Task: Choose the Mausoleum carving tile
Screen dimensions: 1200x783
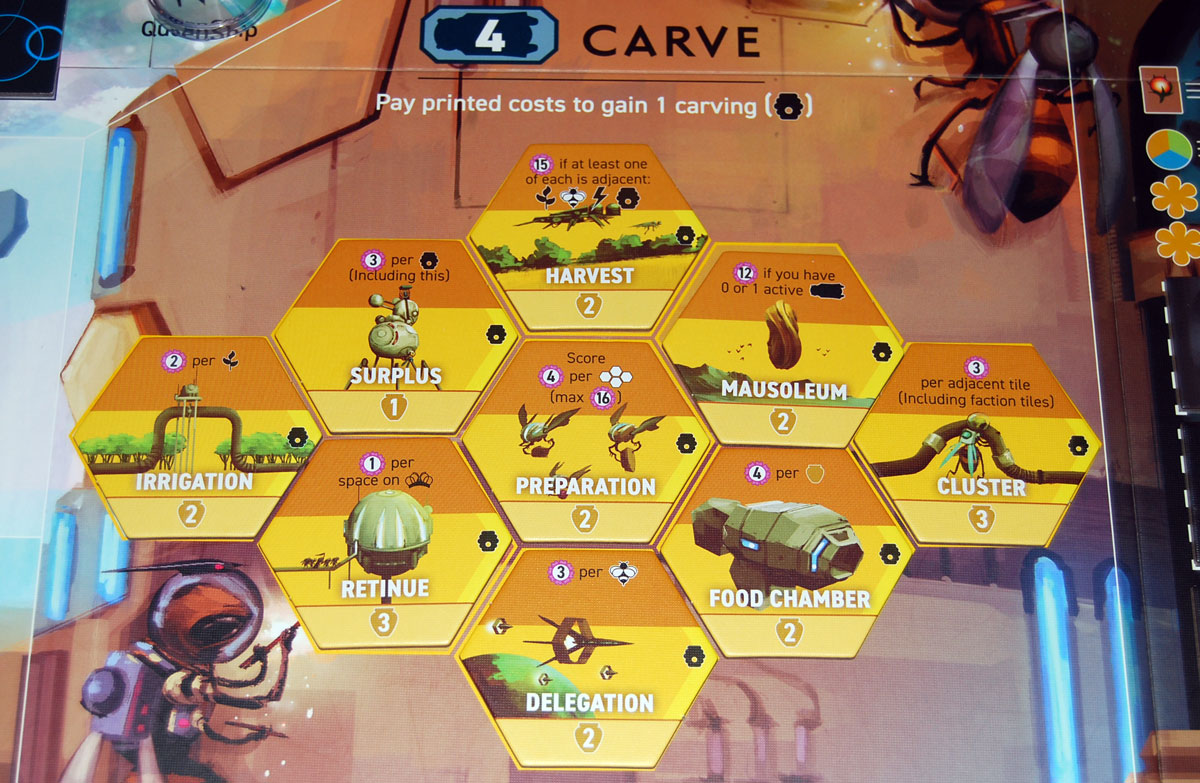Action: pyautogui.click(x=782, y=345)
